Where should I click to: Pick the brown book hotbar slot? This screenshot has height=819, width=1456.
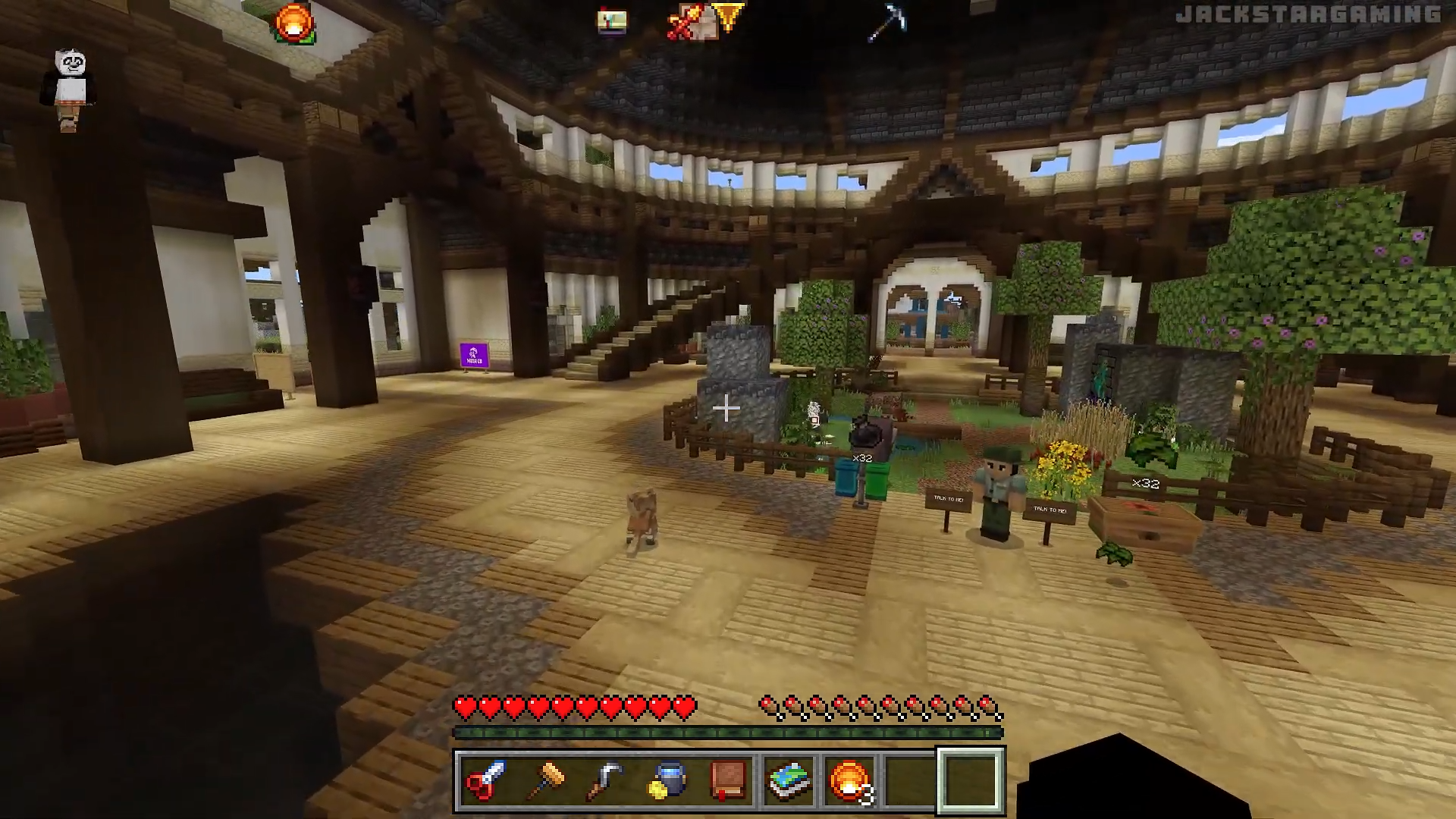[x=728, y=781]
